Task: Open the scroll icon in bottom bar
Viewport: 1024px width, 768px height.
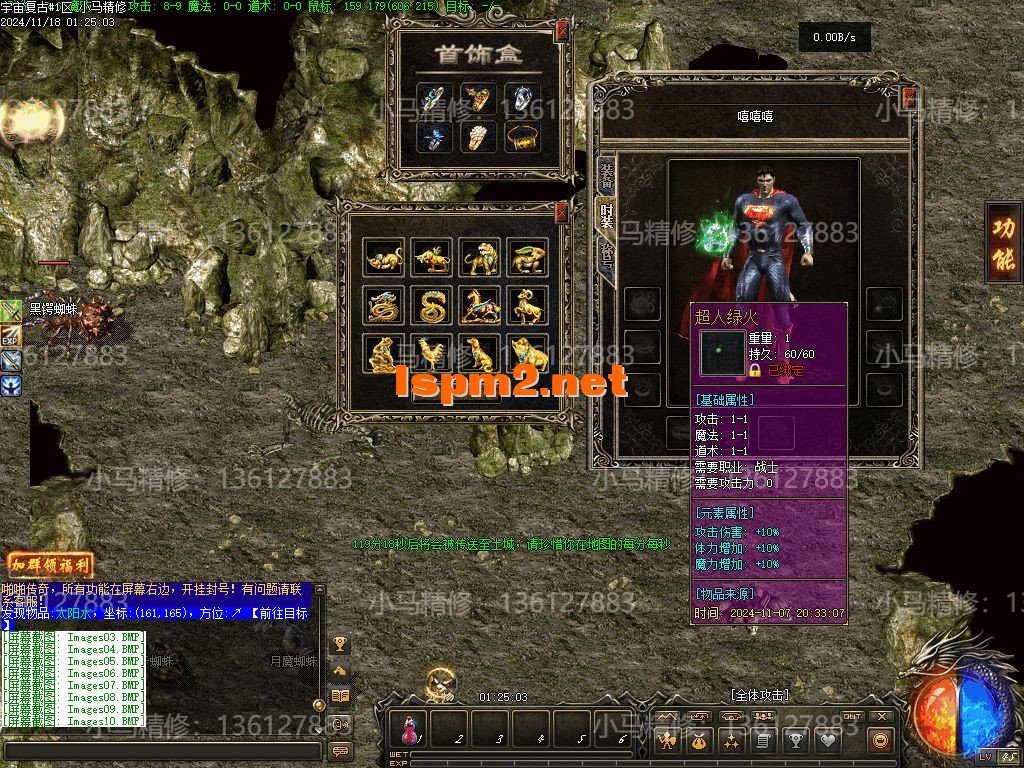Action: click(763, 741)
